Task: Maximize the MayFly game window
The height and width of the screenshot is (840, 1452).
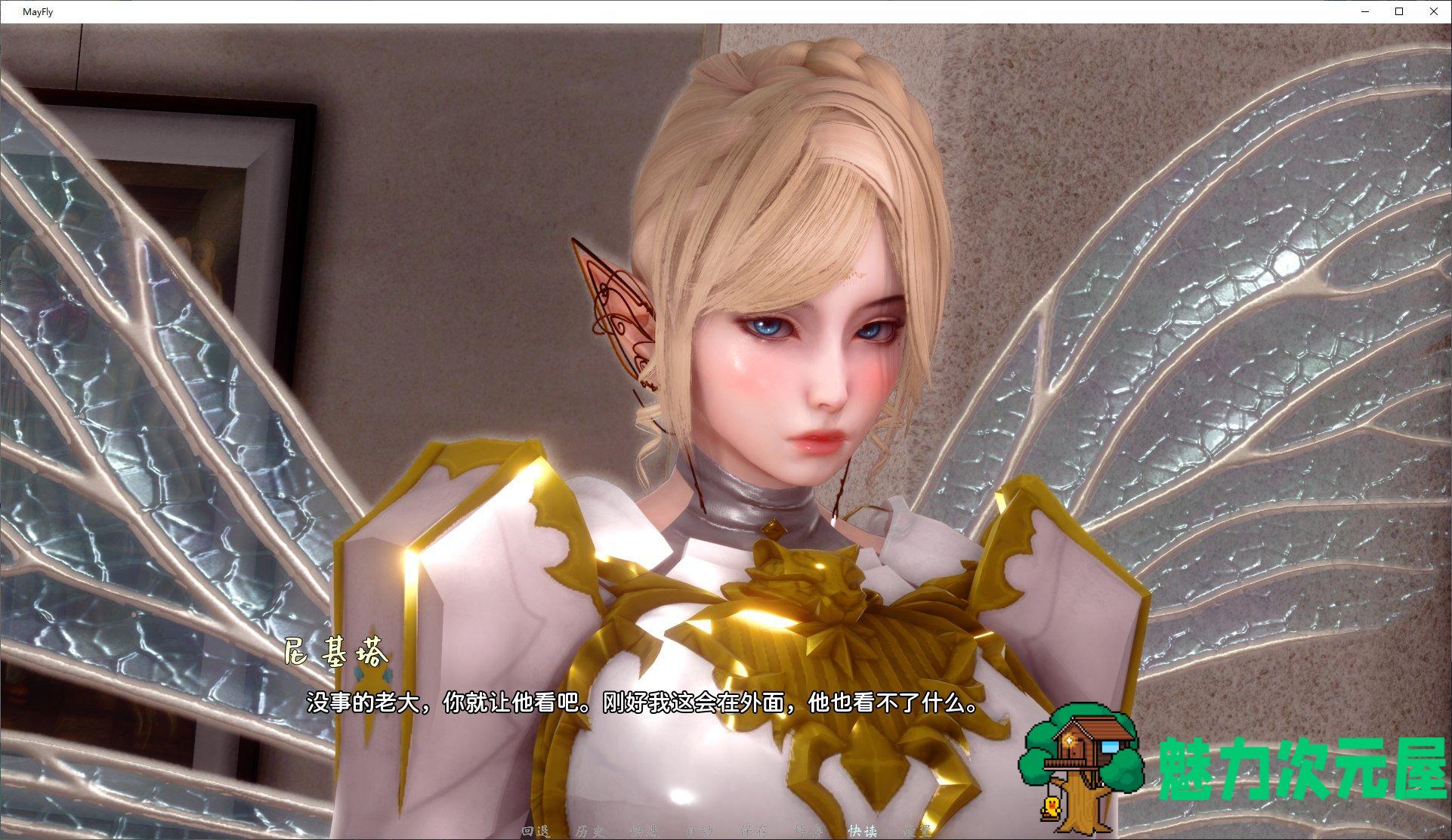Action: pos(1398,11)
